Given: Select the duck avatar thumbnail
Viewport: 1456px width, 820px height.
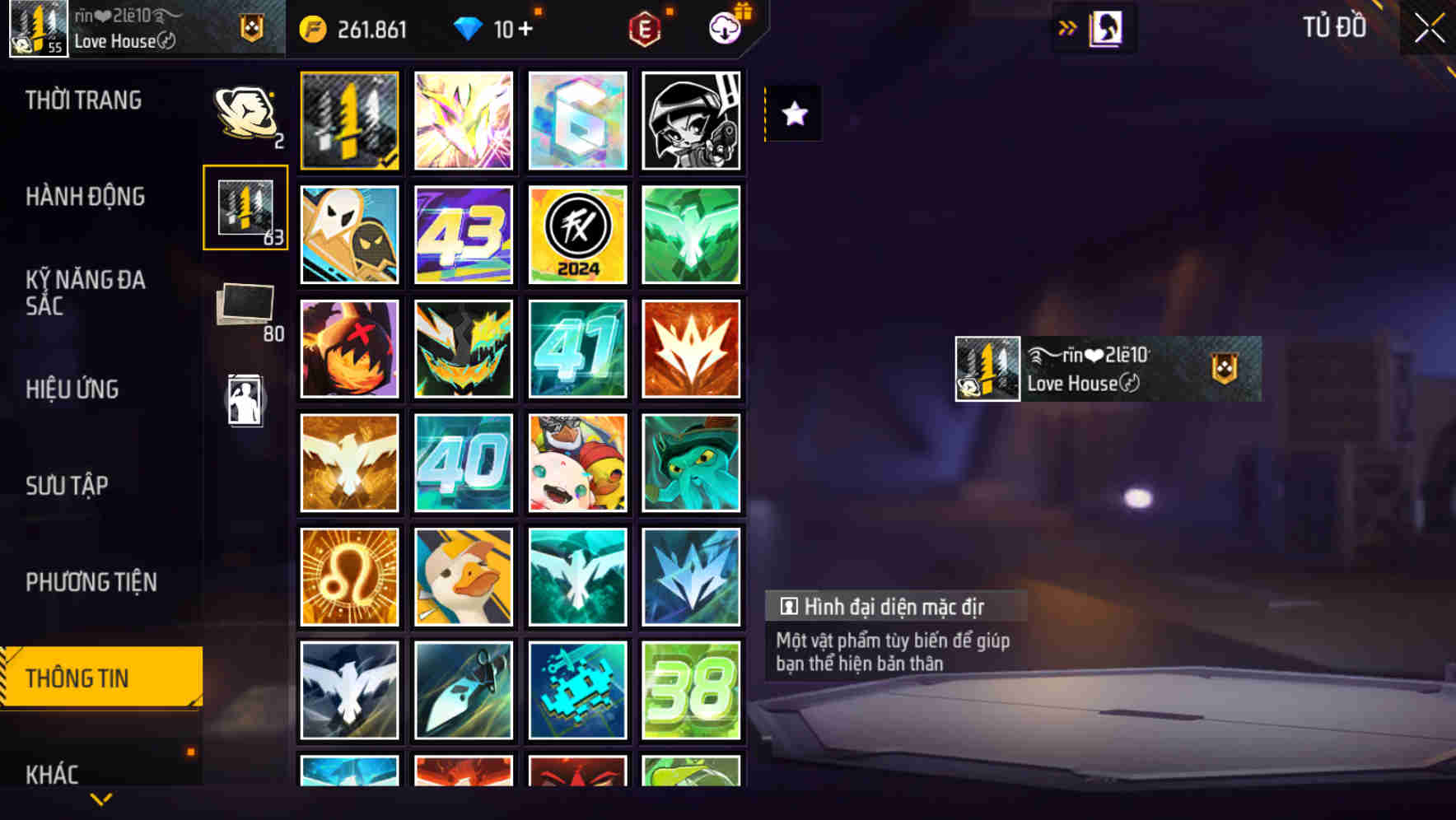Looking at the screenshot, I should (x=464, y=575).
